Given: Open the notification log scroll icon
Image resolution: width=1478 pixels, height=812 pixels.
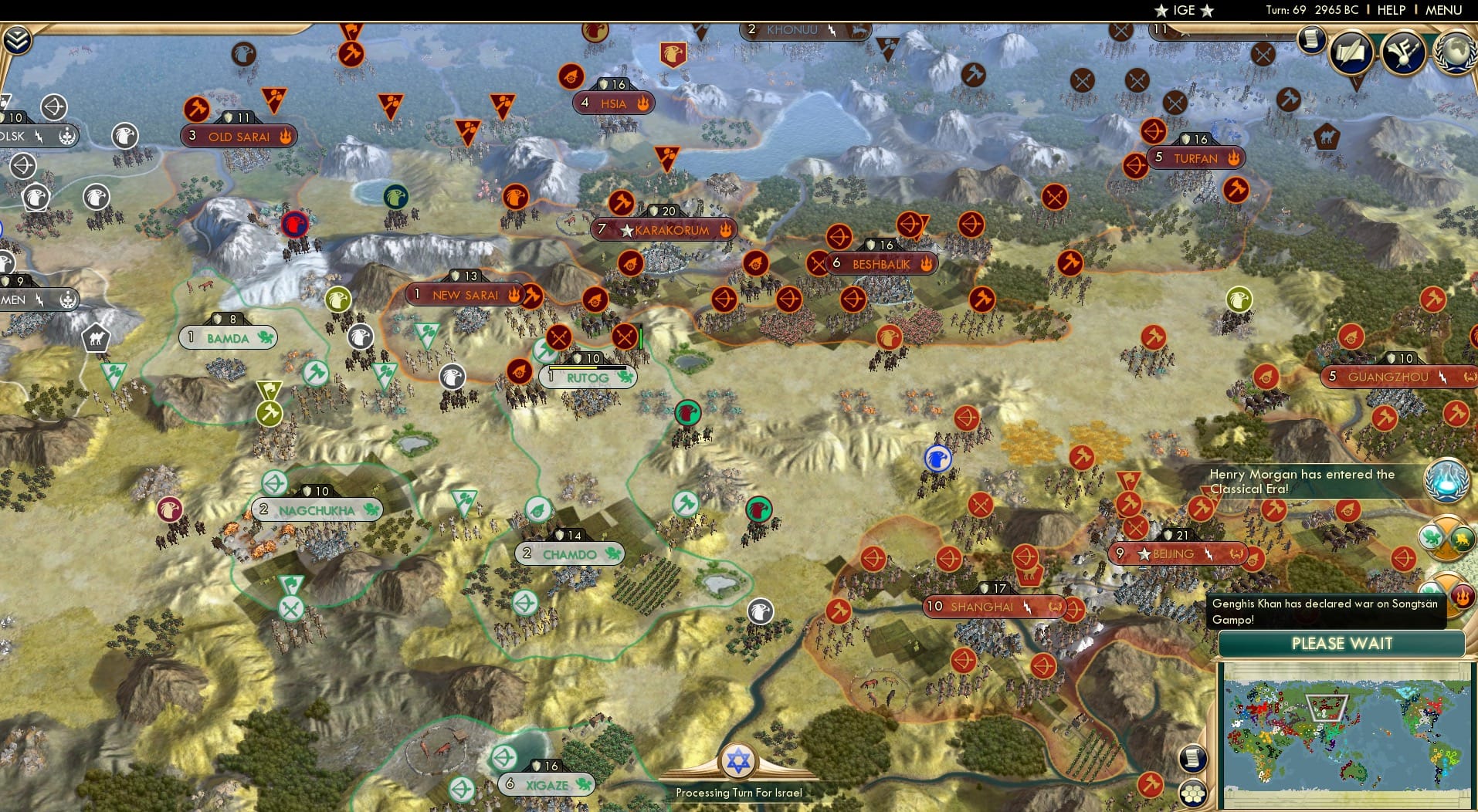Looking at the screenshot, I should 1311,40.
